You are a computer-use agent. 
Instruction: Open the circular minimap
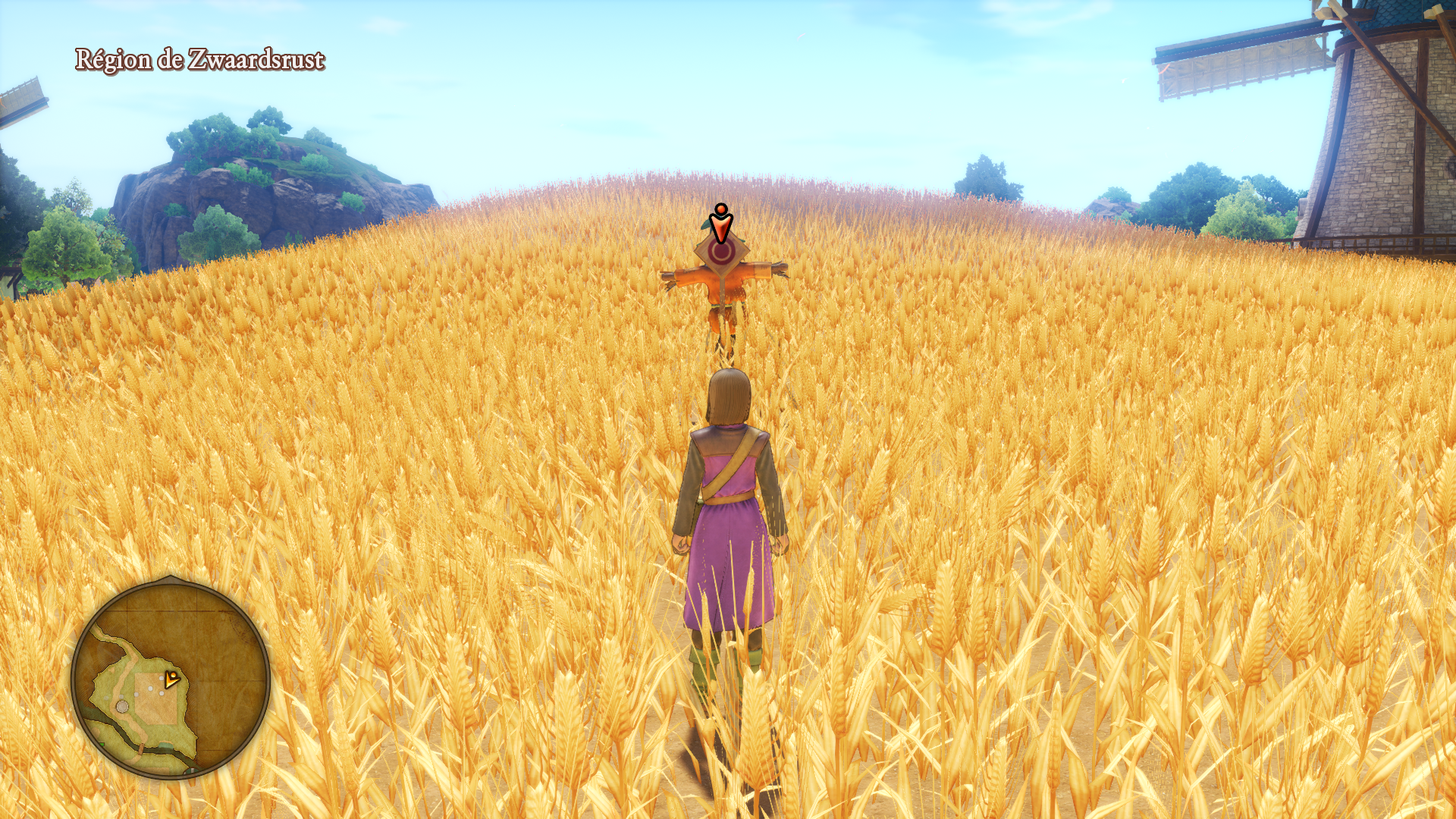click(171, 679)
